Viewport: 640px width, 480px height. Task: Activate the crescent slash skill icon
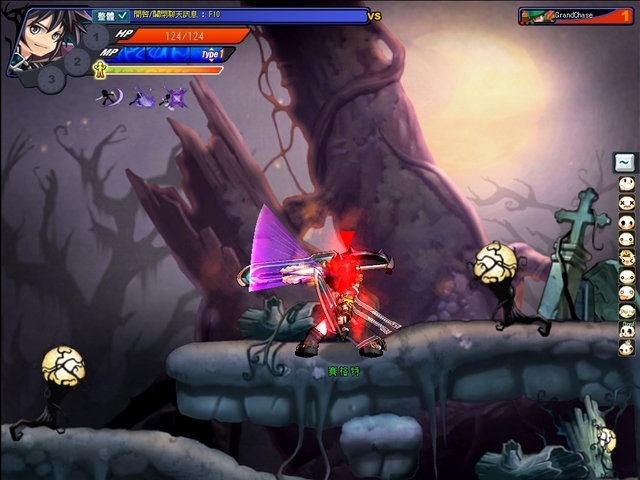coord(109,97)
